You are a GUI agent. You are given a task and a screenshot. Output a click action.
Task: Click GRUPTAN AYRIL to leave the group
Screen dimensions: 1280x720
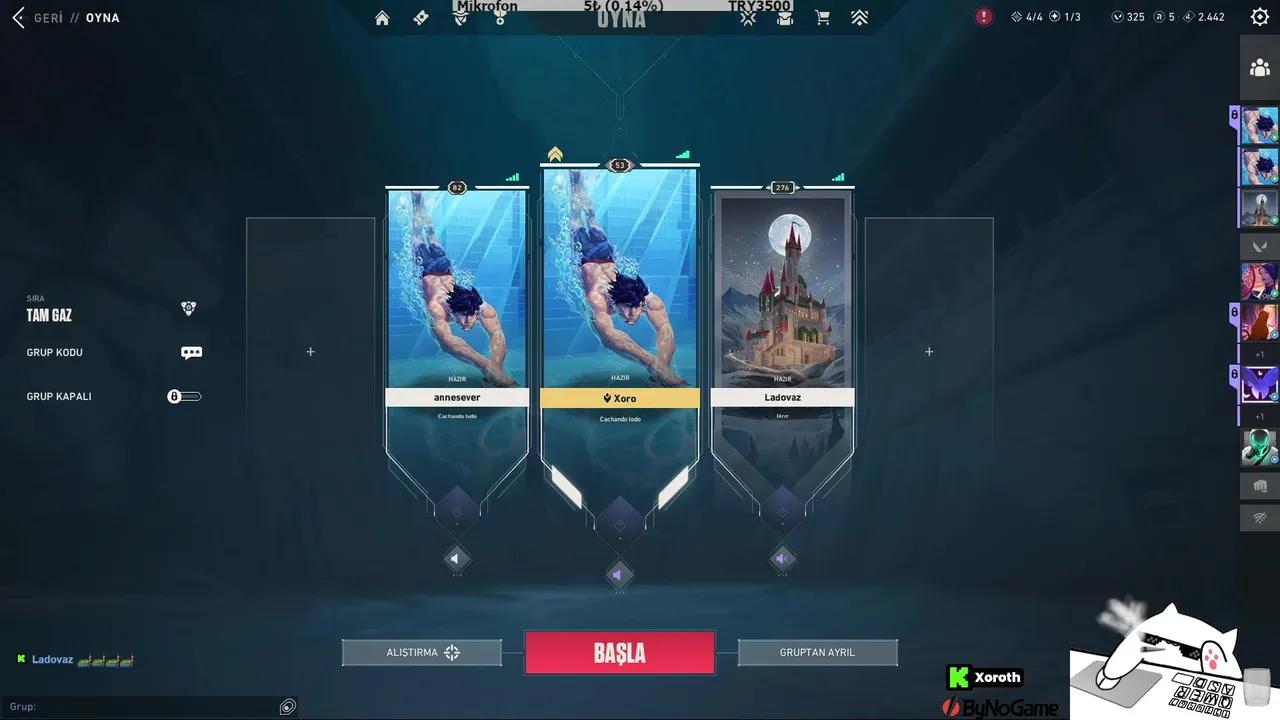pyautogui.click(x=817, y=652)
